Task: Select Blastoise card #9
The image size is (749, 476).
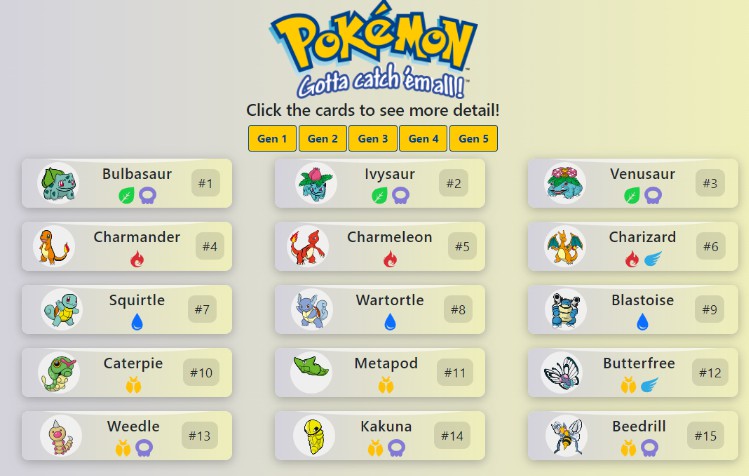Action: click(632, 310)
